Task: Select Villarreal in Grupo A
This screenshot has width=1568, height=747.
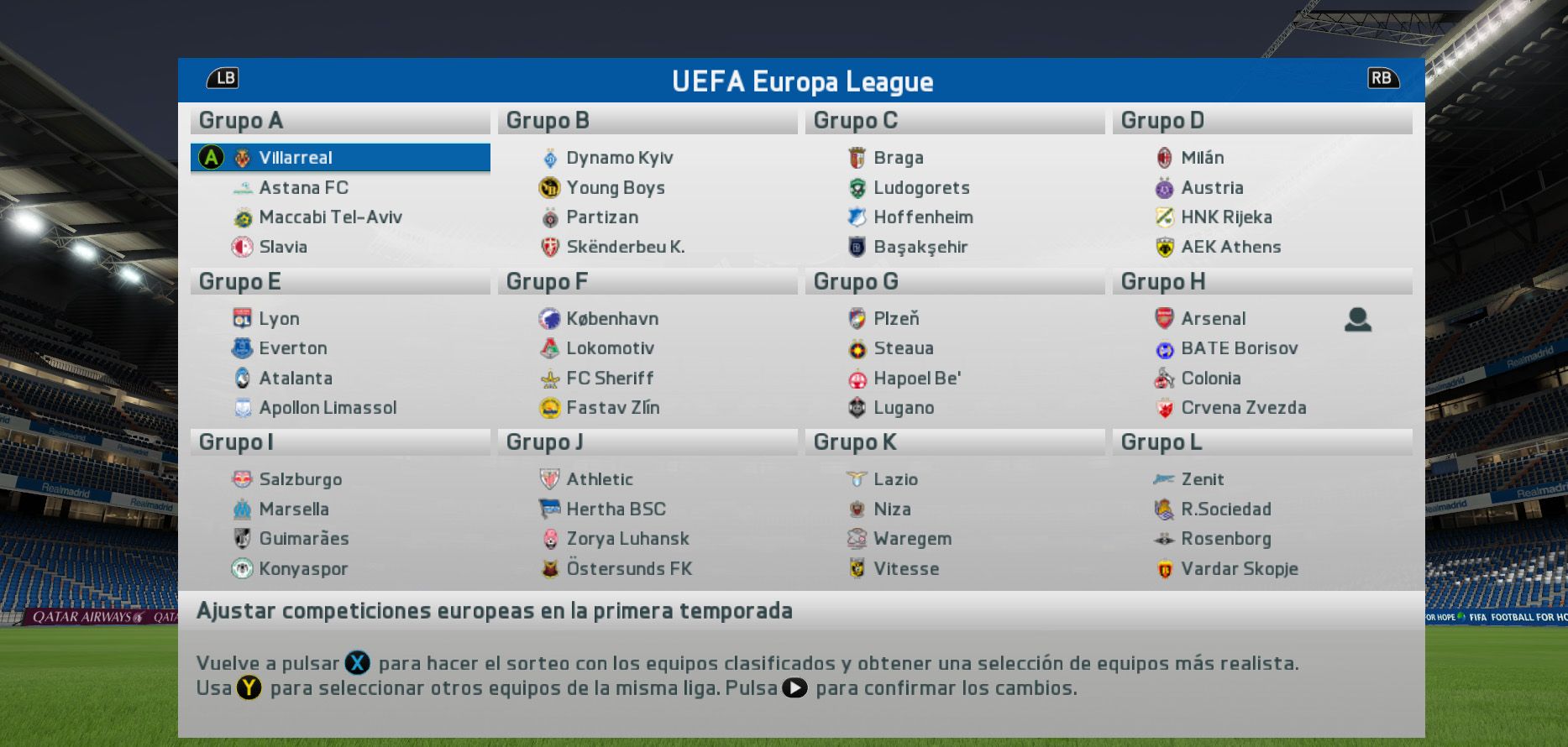Action: point(295,158)
